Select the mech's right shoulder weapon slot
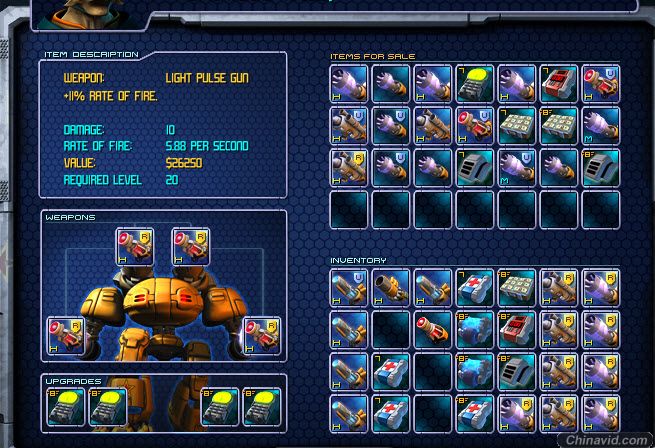The image size is (655, 448). 190,245
